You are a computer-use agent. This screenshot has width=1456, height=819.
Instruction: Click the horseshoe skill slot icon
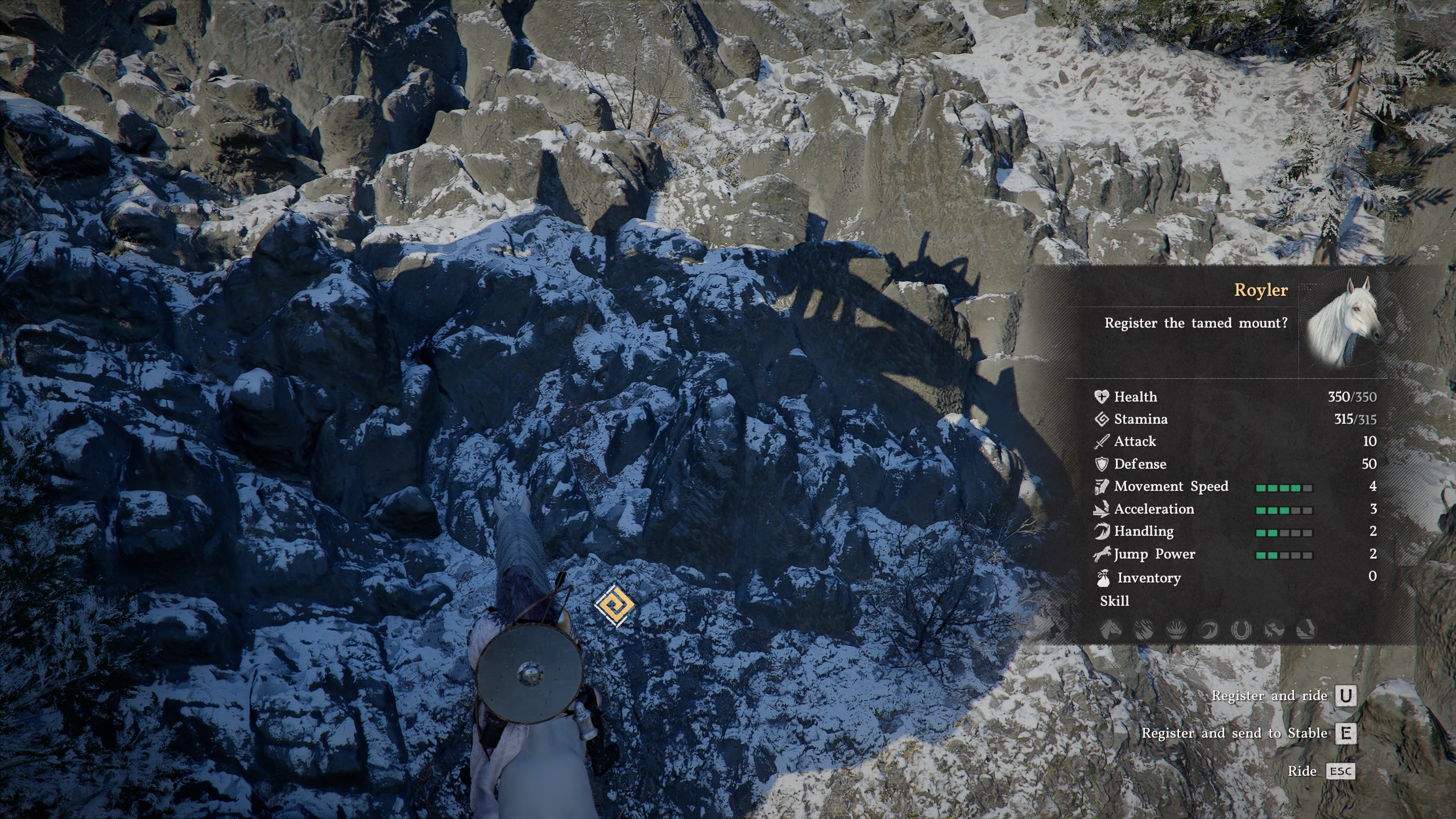(1240, 630)
